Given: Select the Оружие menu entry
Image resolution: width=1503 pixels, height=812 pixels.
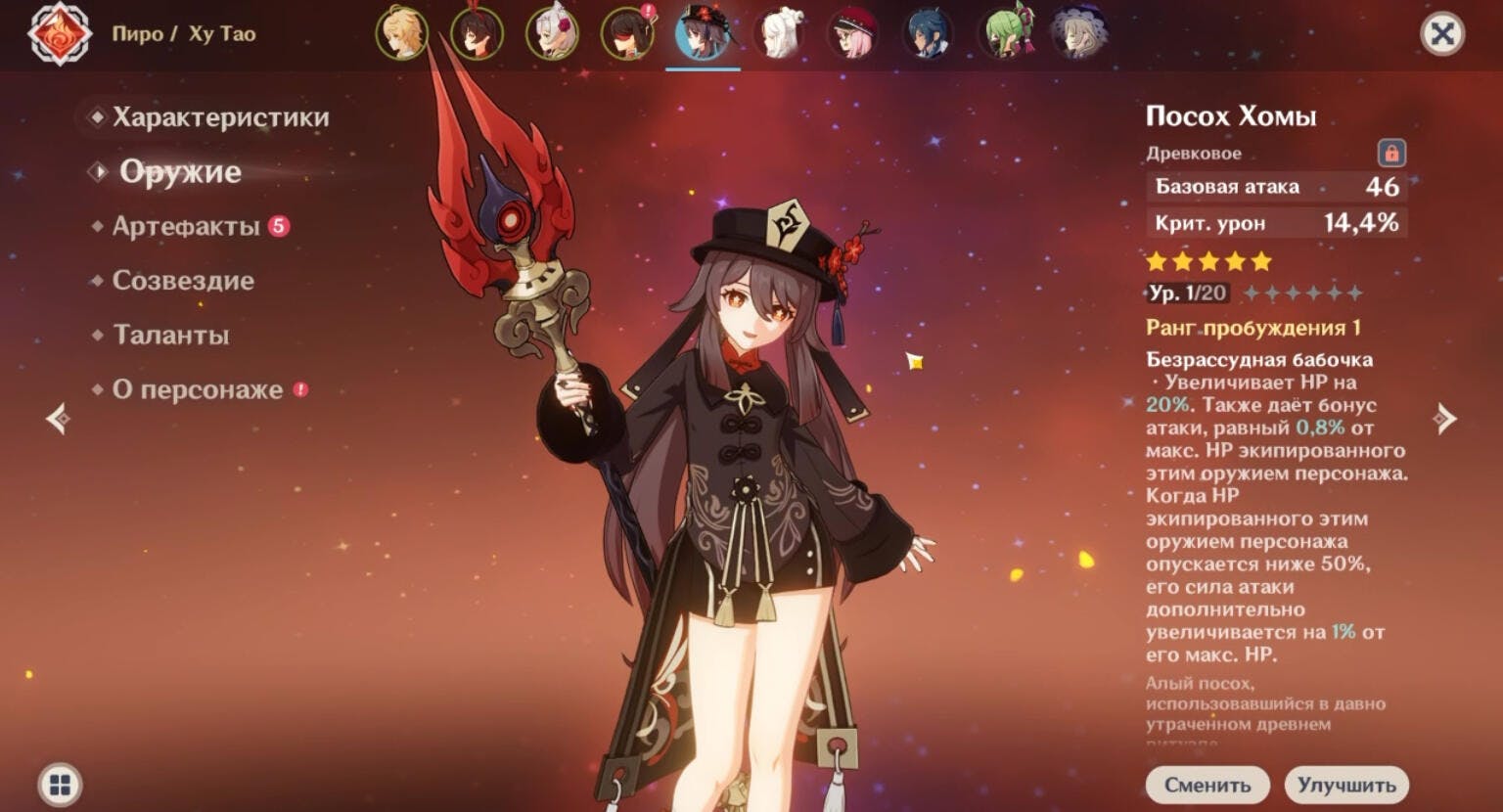Looking at the screenshot, I should click(180, 172).
